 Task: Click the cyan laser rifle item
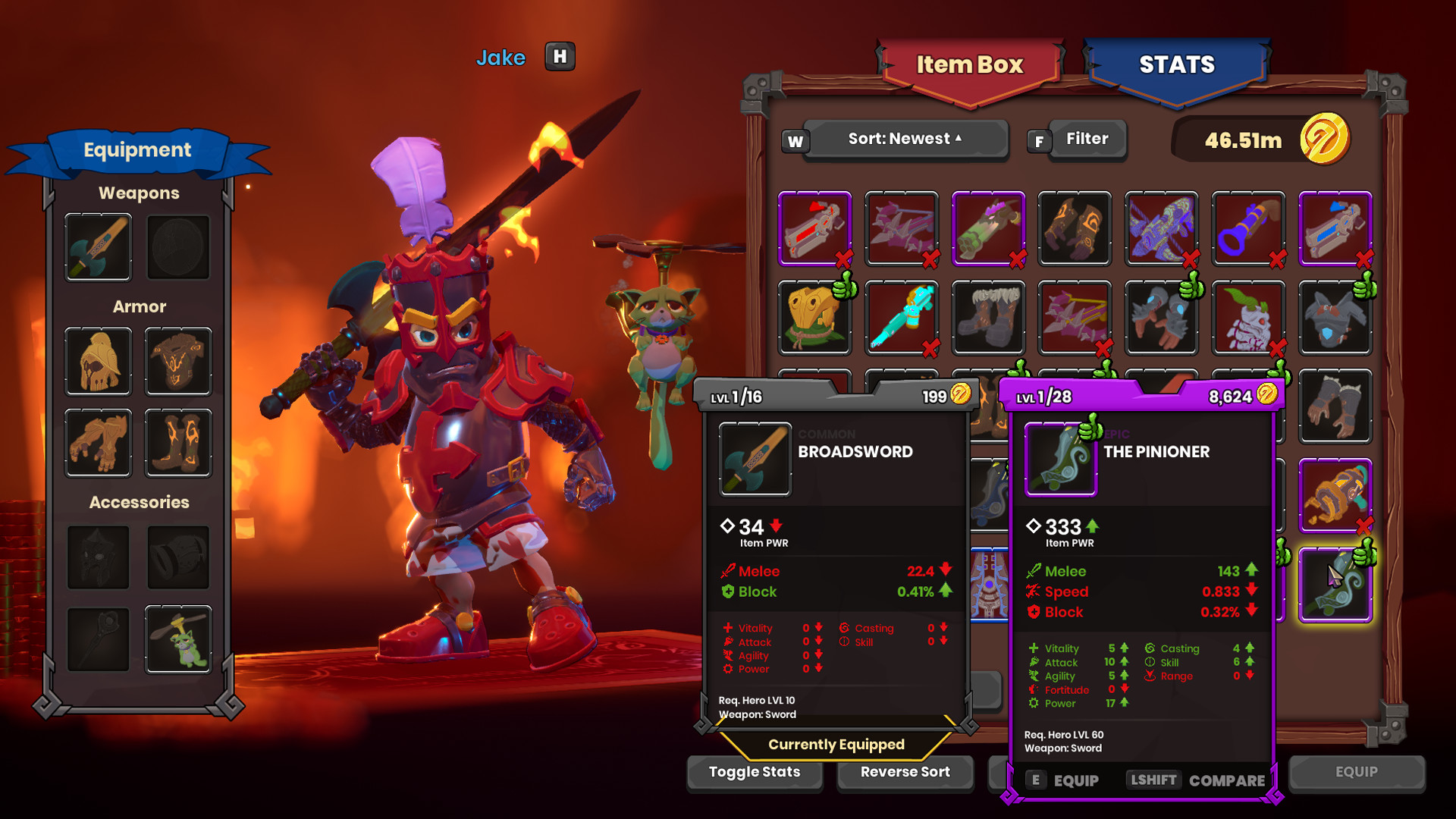click(x=902, y=317)
